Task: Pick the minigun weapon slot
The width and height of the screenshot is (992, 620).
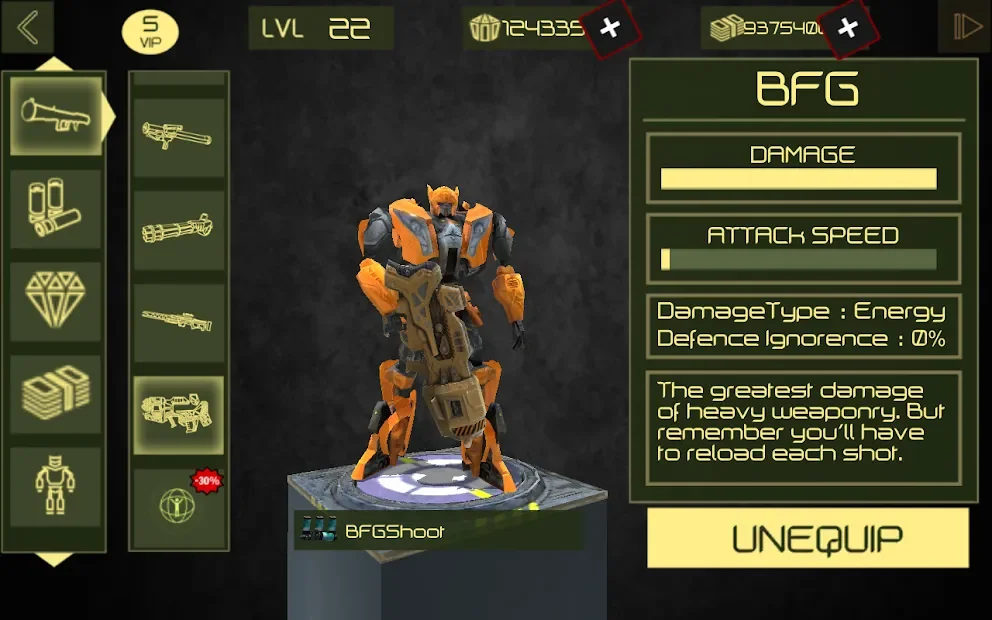Action: 178,230
